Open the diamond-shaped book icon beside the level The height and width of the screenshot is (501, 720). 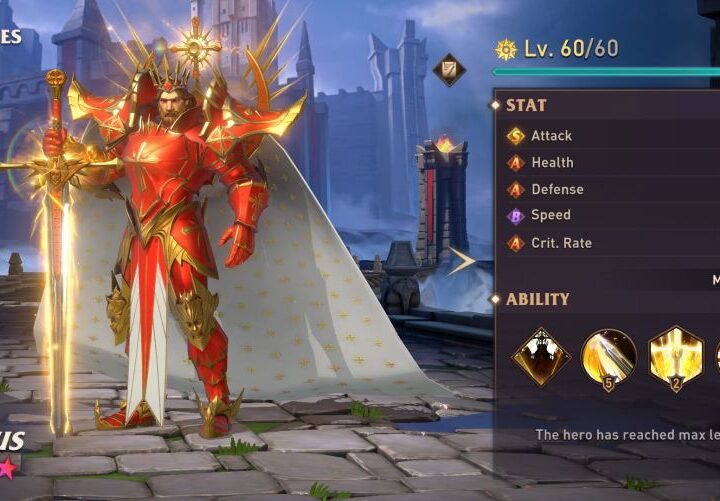[449, 69]
